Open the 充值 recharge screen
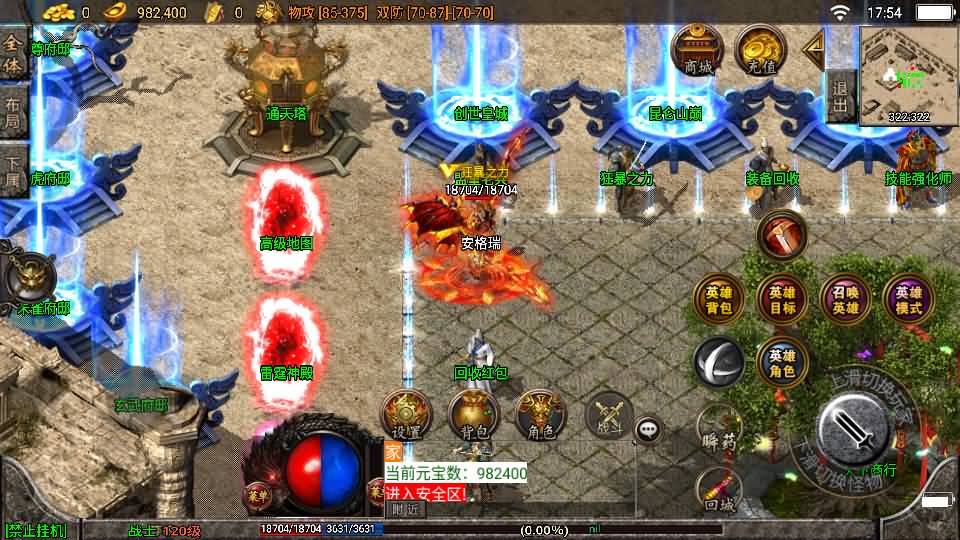960x540 pixels. pos(760,49)
